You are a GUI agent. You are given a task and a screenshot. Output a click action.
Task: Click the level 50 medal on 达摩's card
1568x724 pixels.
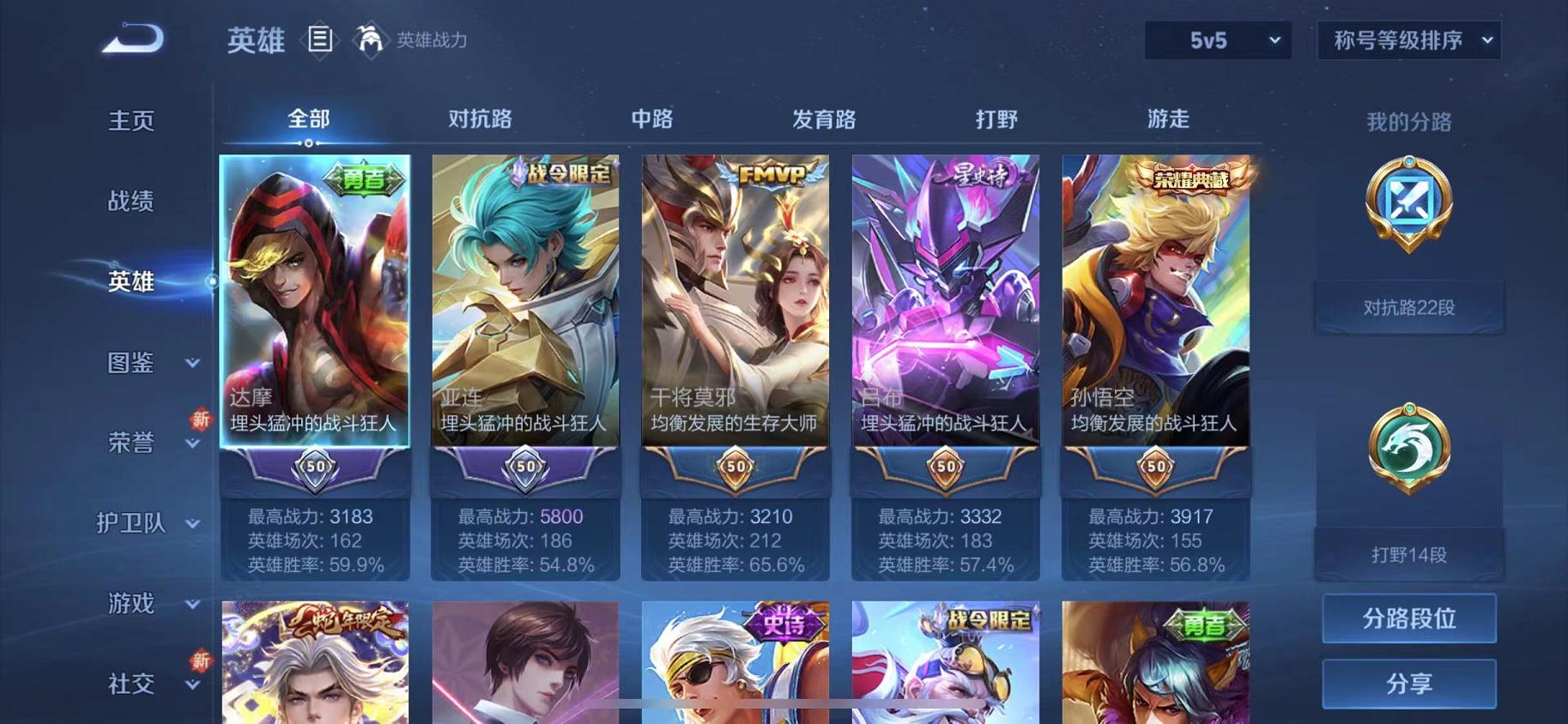click(315, 468)
